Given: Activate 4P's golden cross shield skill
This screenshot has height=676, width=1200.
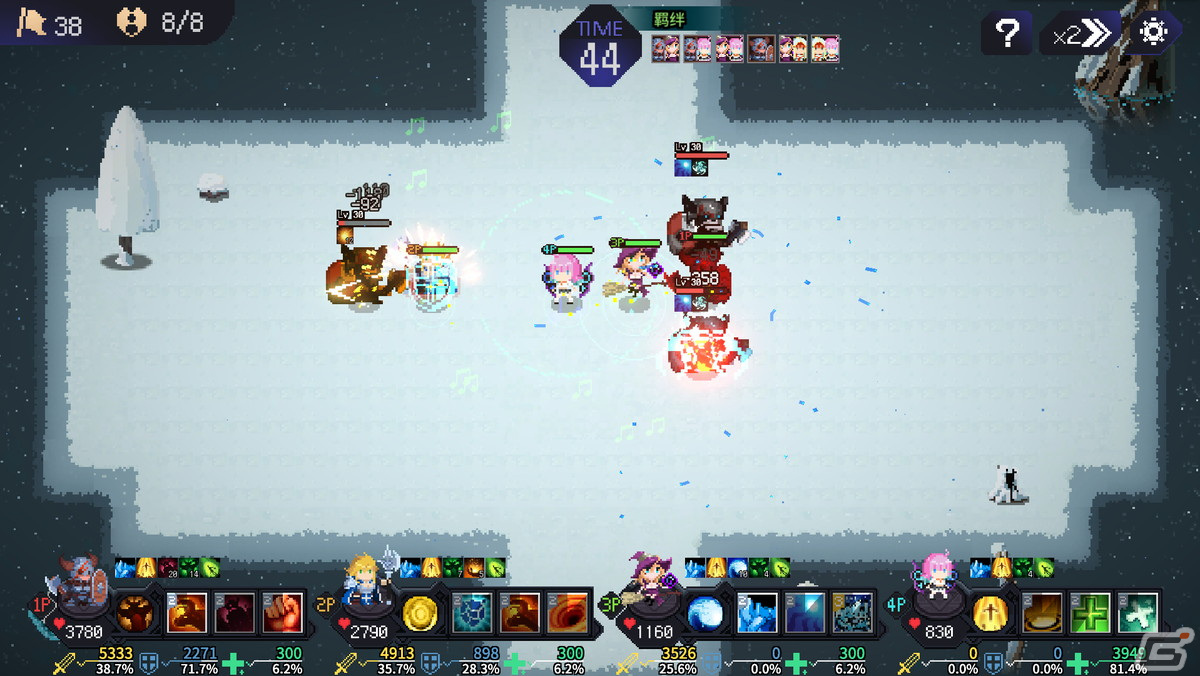Looking at the screenshot, I should pos(991,613).
